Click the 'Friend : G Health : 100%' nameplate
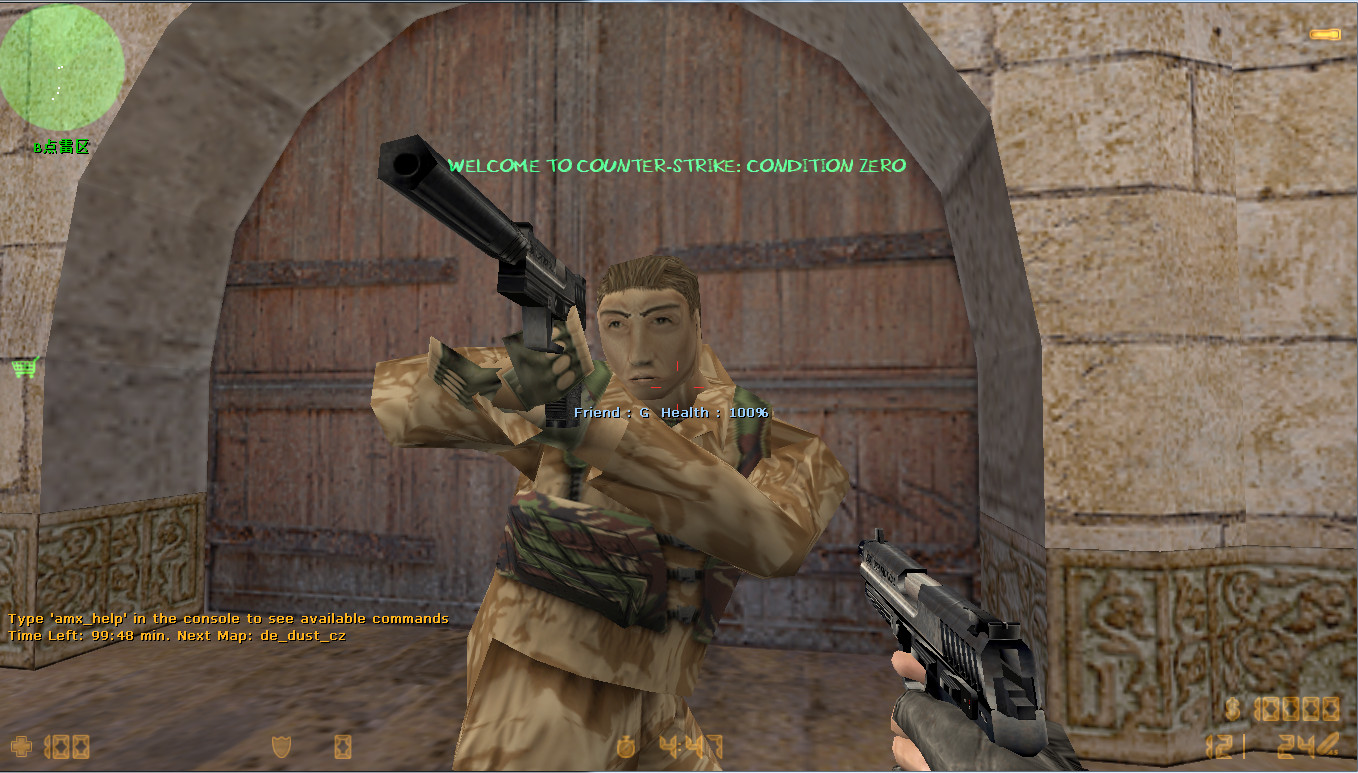Image resolution: width=1358 pixels, height=773 pixels. pos(669,411)
